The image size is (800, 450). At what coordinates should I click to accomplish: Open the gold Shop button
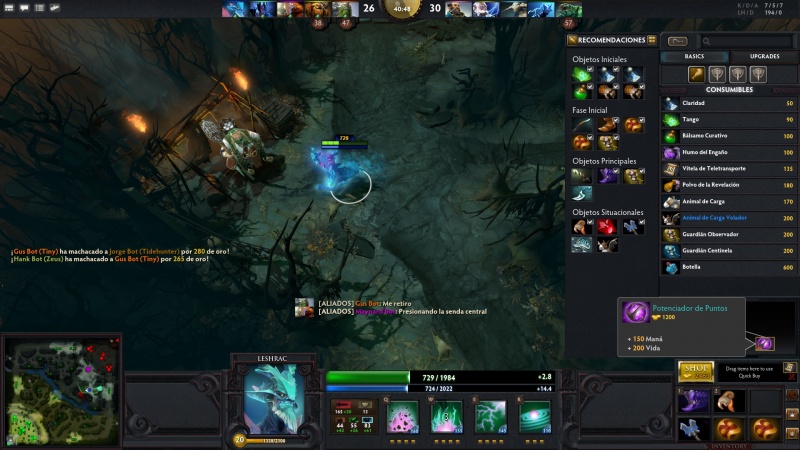click(695, 369)
